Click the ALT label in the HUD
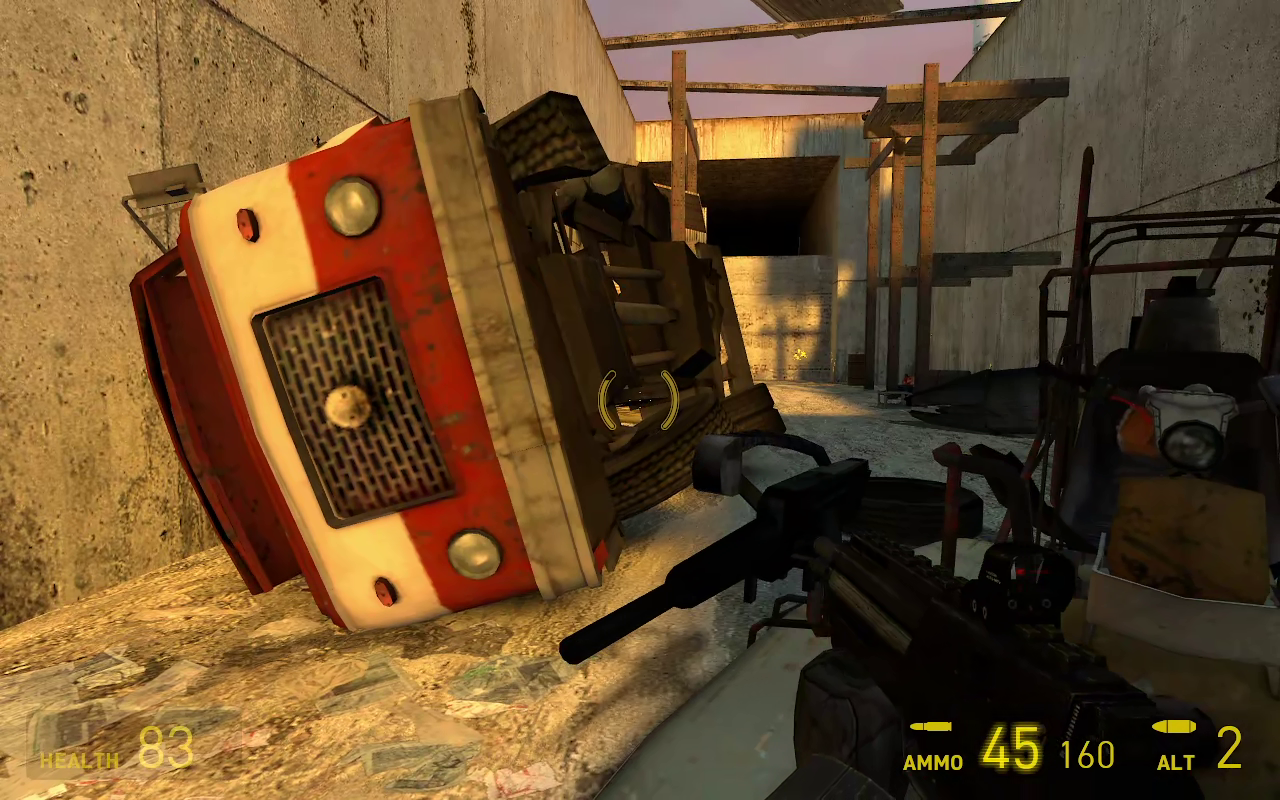The width and height of the screenshot is (1280, 800). [1177, 760]
